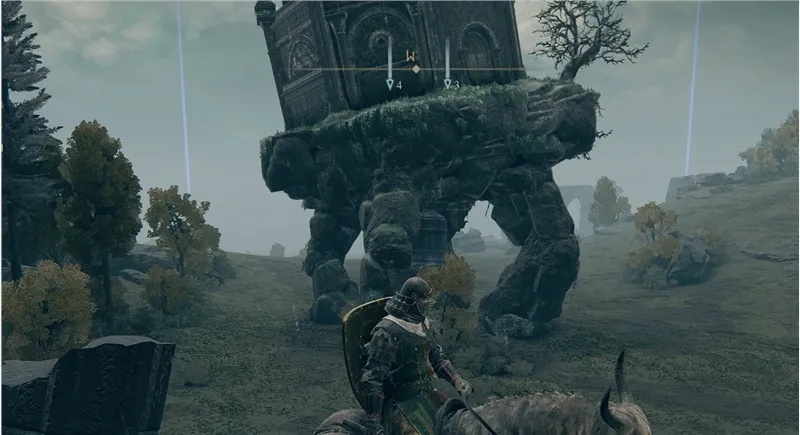Image resolution: width=800 pixels, height=435 pixels.
Task: Select the compass beacon marker numbered 3
Action: [x=448, y=85]
